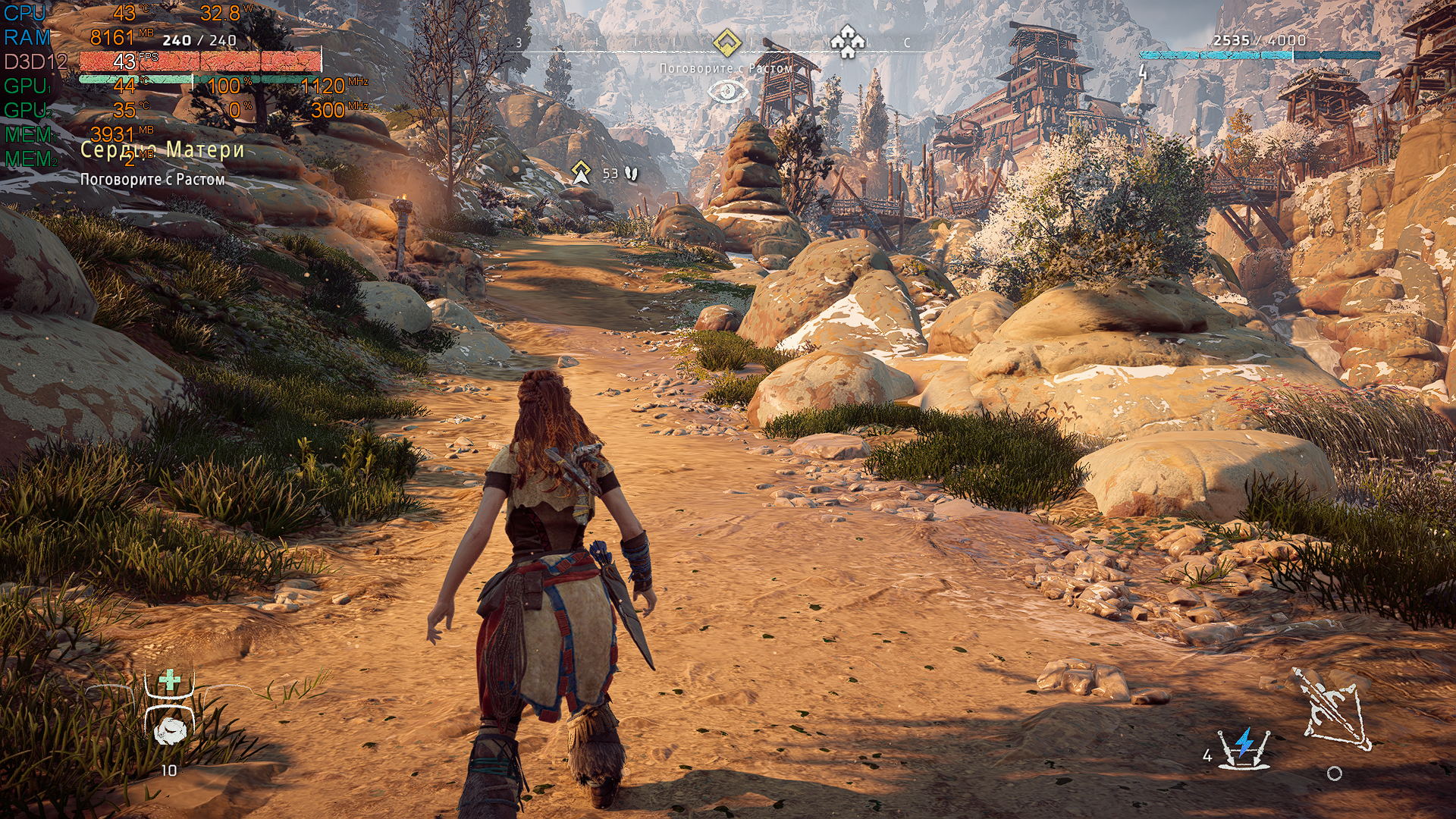Click the quest waypoint marker showing 53
Viewport: 1456px width, 819px height.
click(582, 173)
